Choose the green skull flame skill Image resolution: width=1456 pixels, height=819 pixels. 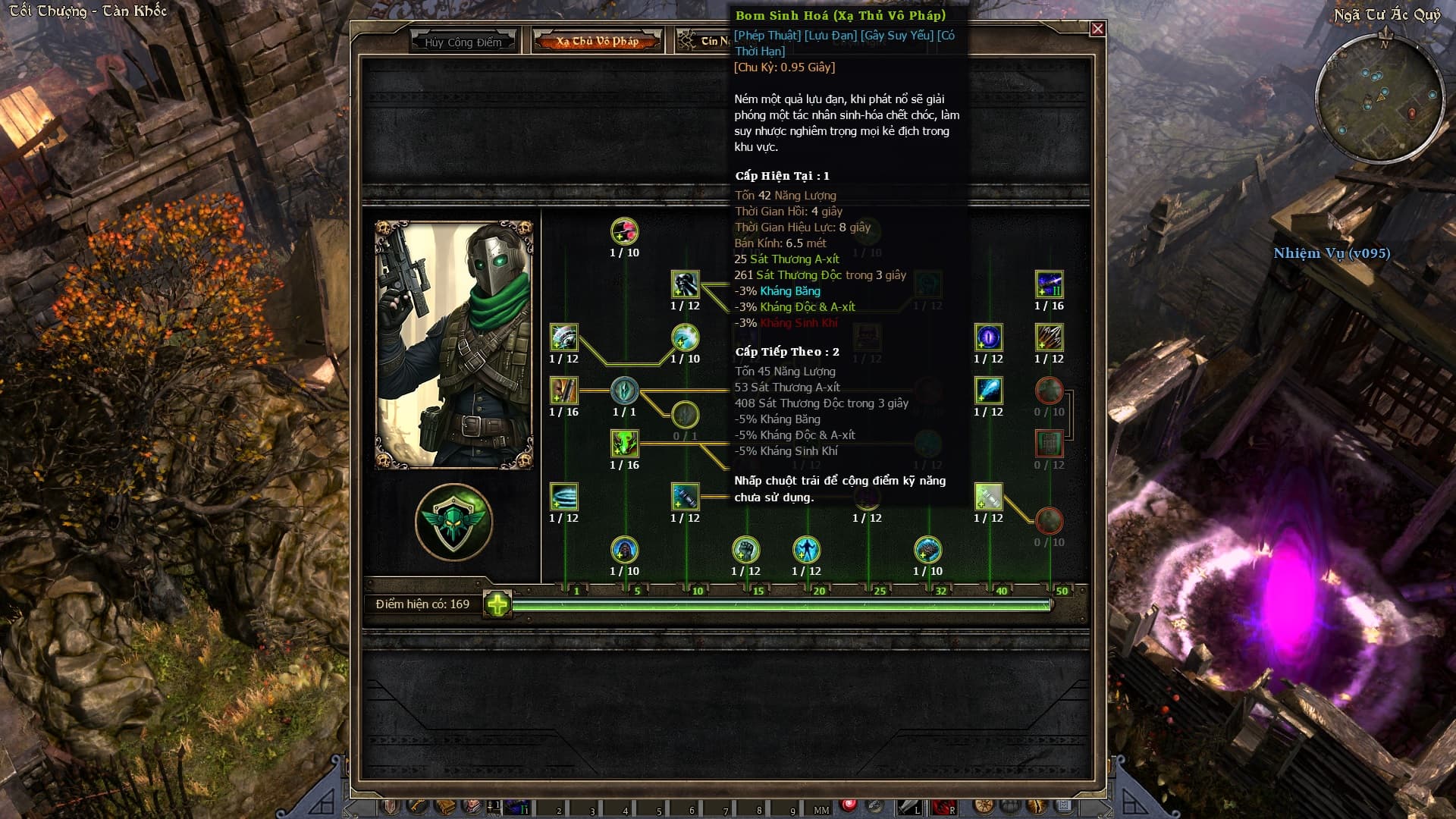pyautogui.click(x=624, y=444)
